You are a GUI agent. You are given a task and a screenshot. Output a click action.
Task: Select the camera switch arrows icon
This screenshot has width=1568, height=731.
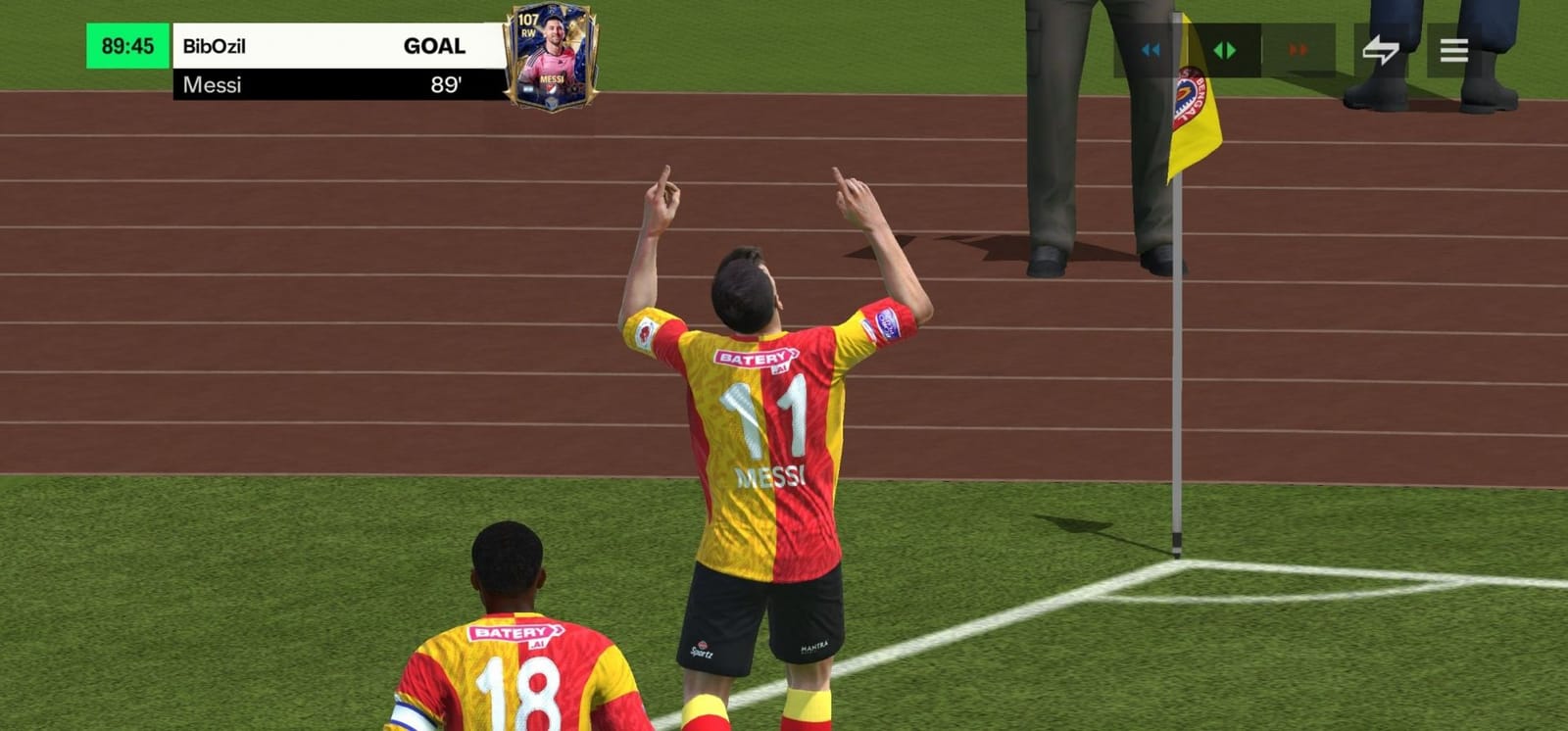point(1381,46)
